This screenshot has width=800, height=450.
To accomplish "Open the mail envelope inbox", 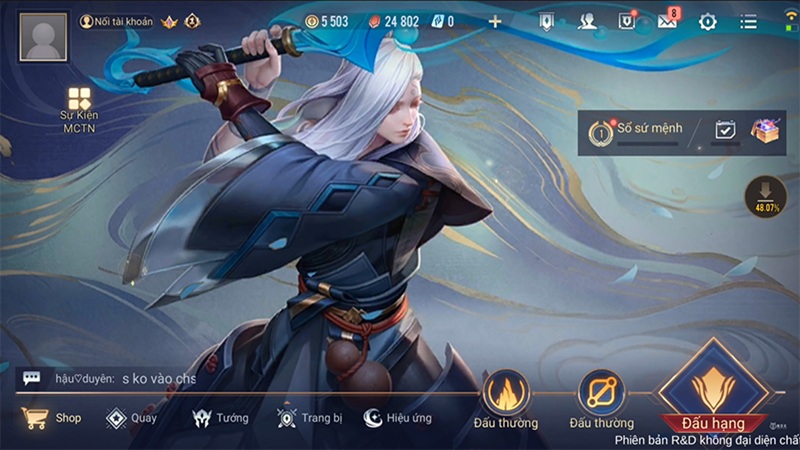I will [x=667, y=21].
